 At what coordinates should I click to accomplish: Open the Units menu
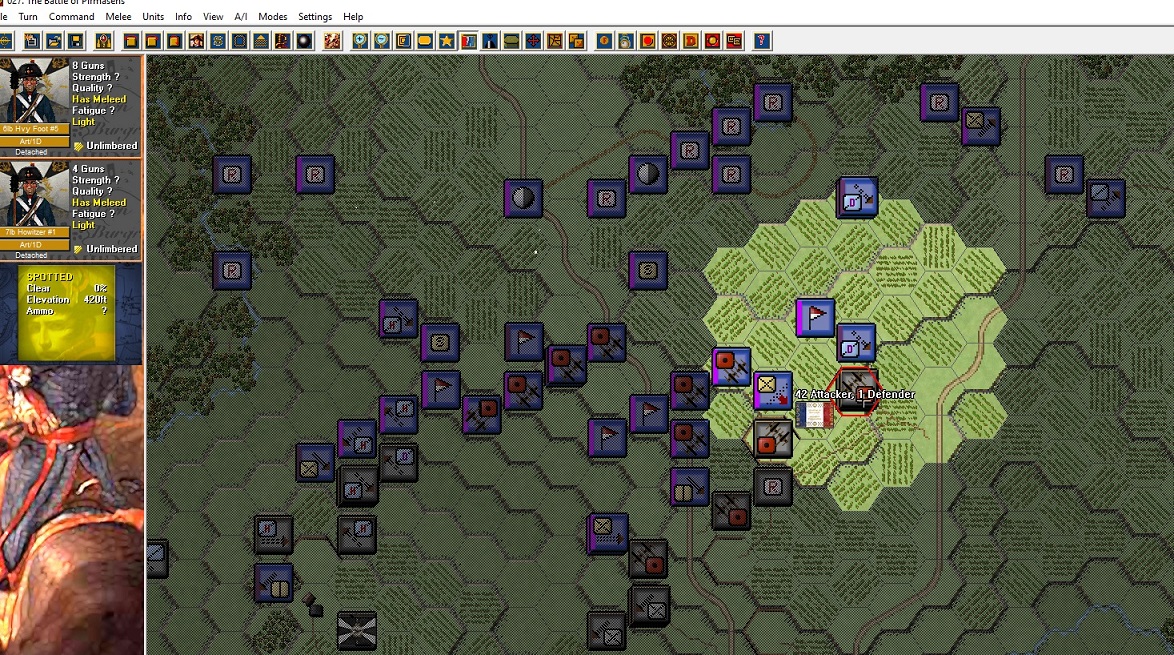(153, 17)
